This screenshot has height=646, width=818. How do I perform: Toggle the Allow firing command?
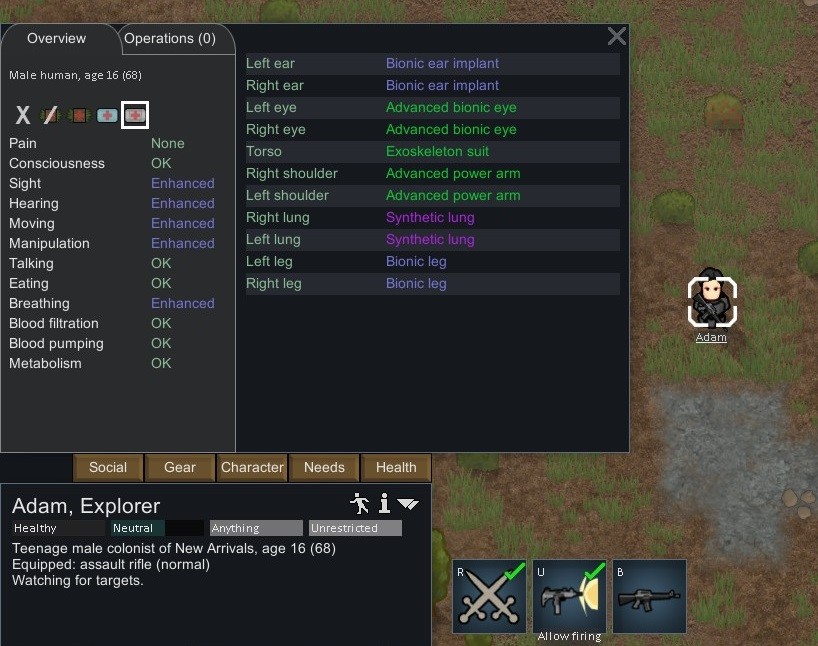[x=569, y=596]
